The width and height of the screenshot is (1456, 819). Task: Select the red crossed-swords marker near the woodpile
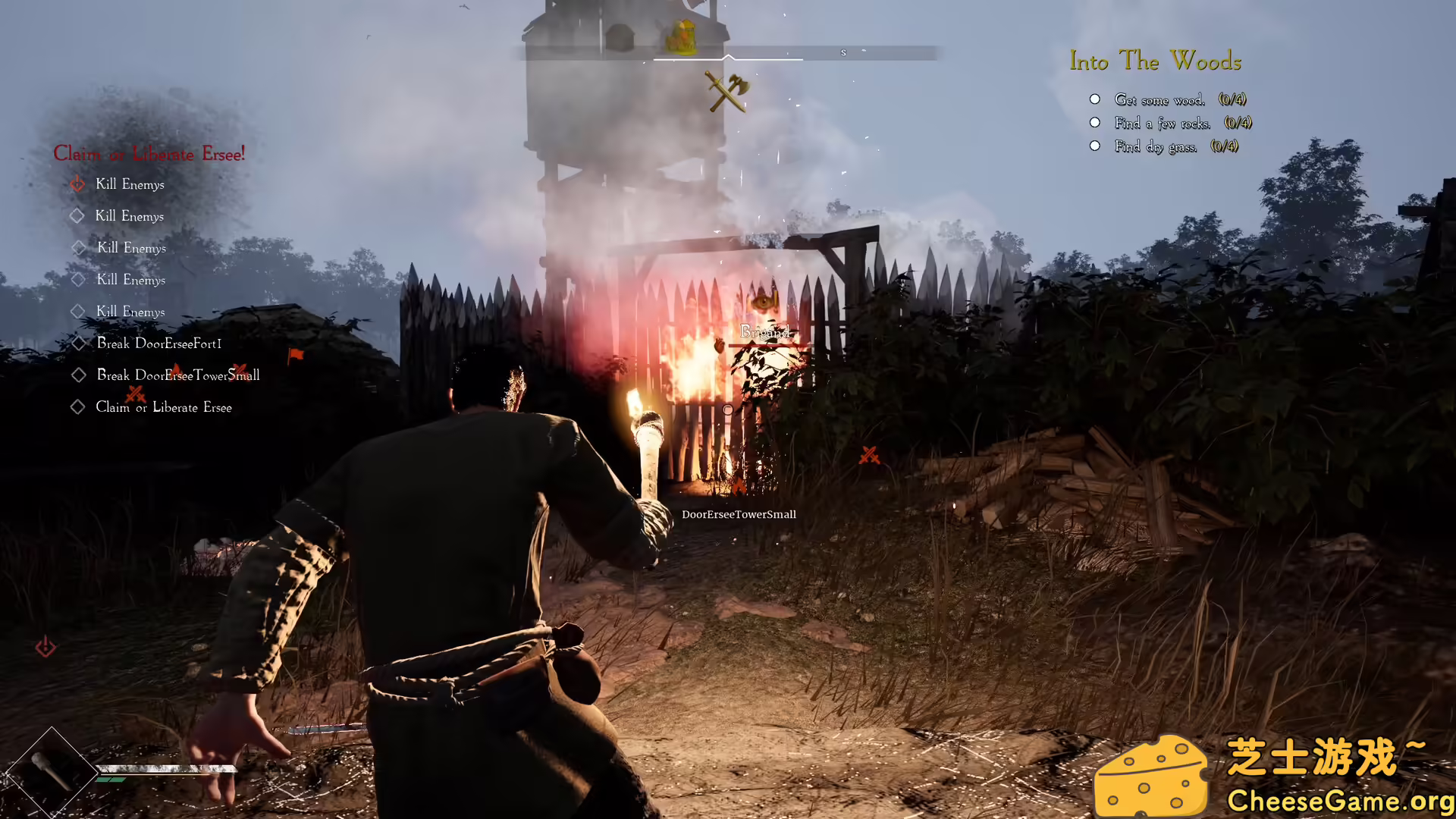(x=870, y=456)
